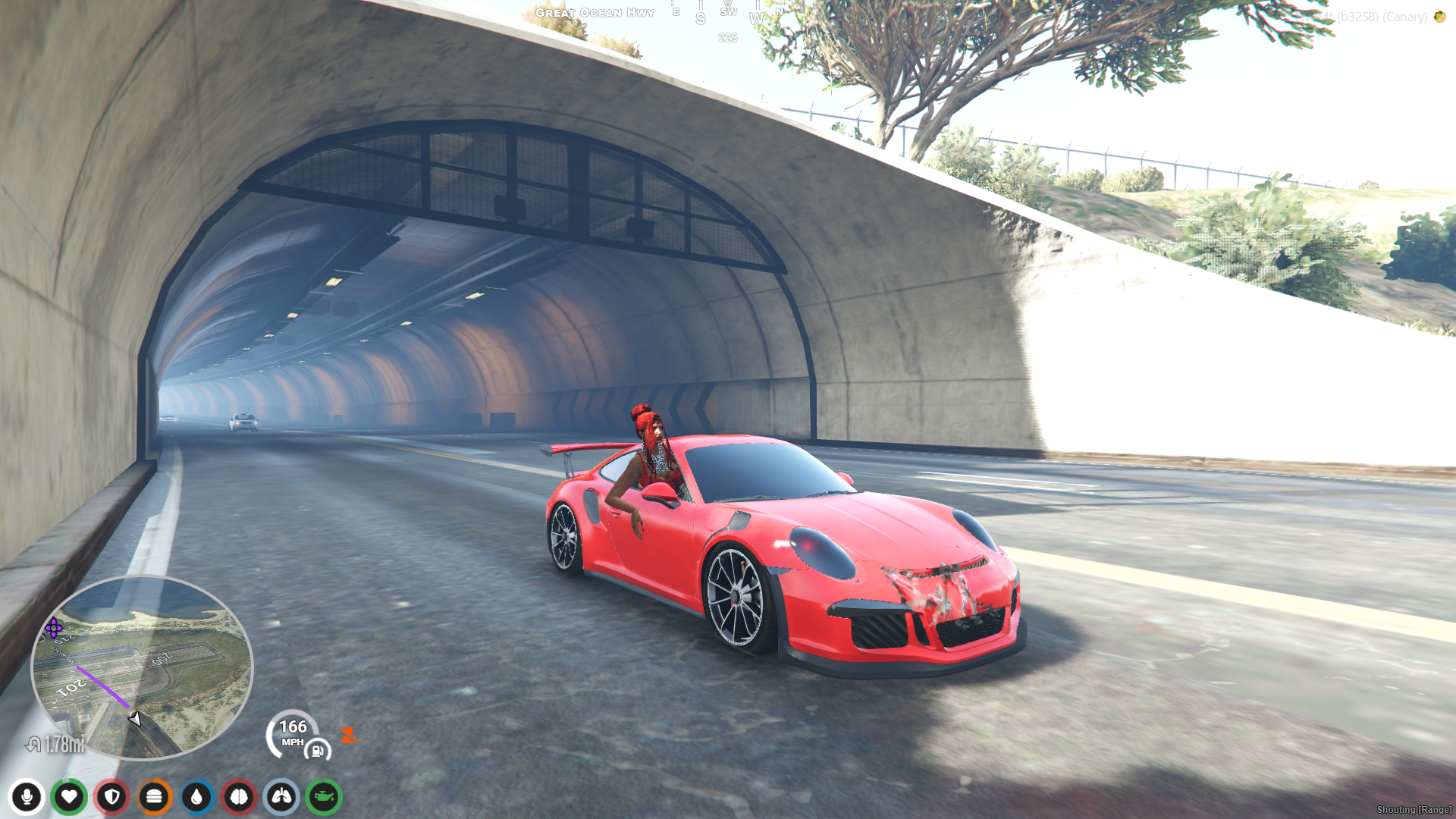The height and width of the screenshot is (819, 1456).
Task: Select the heart health icon
Action: coord(69,797)
